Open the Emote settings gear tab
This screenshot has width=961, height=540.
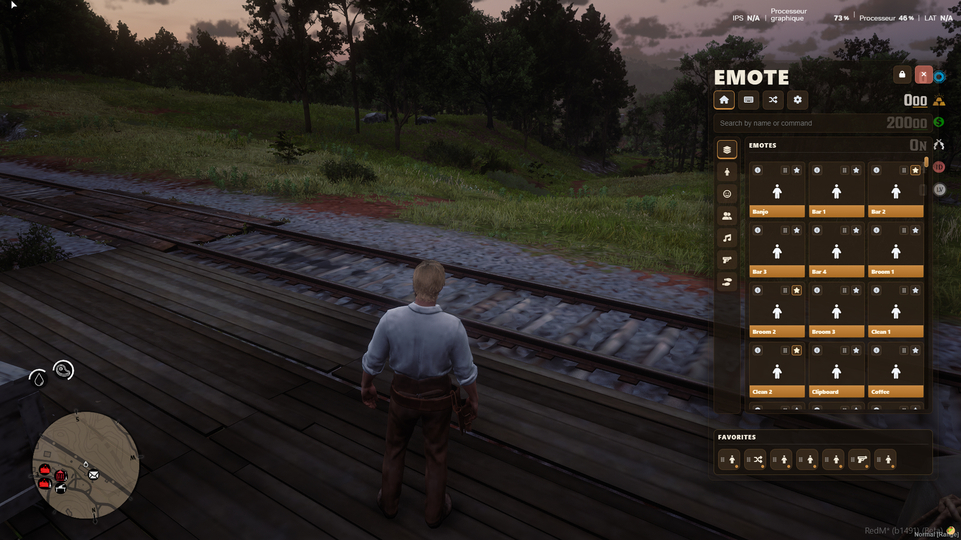pyautogui.click(x=797, y=100)
